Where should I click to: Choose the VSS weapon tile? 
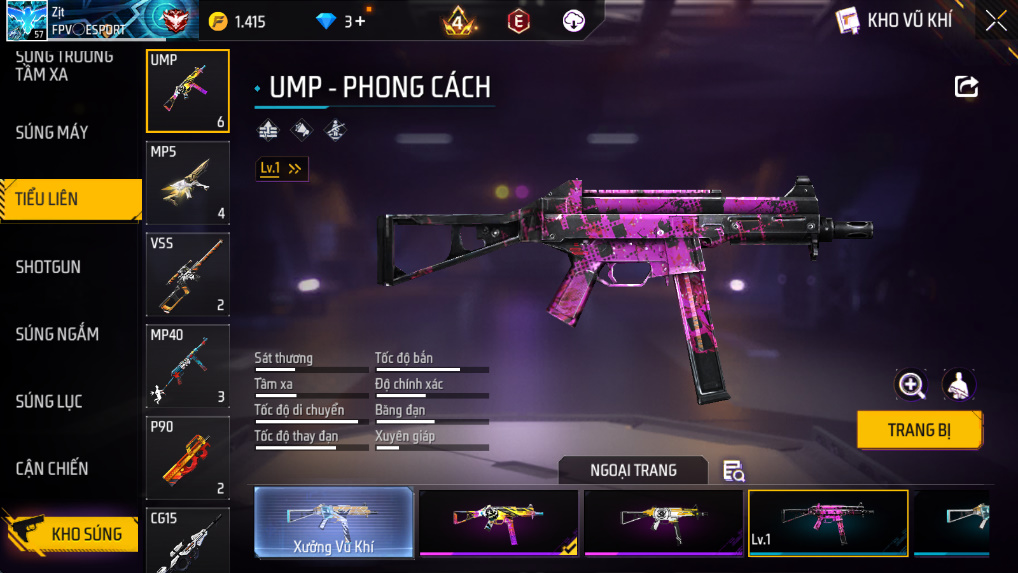coord(188,274)
